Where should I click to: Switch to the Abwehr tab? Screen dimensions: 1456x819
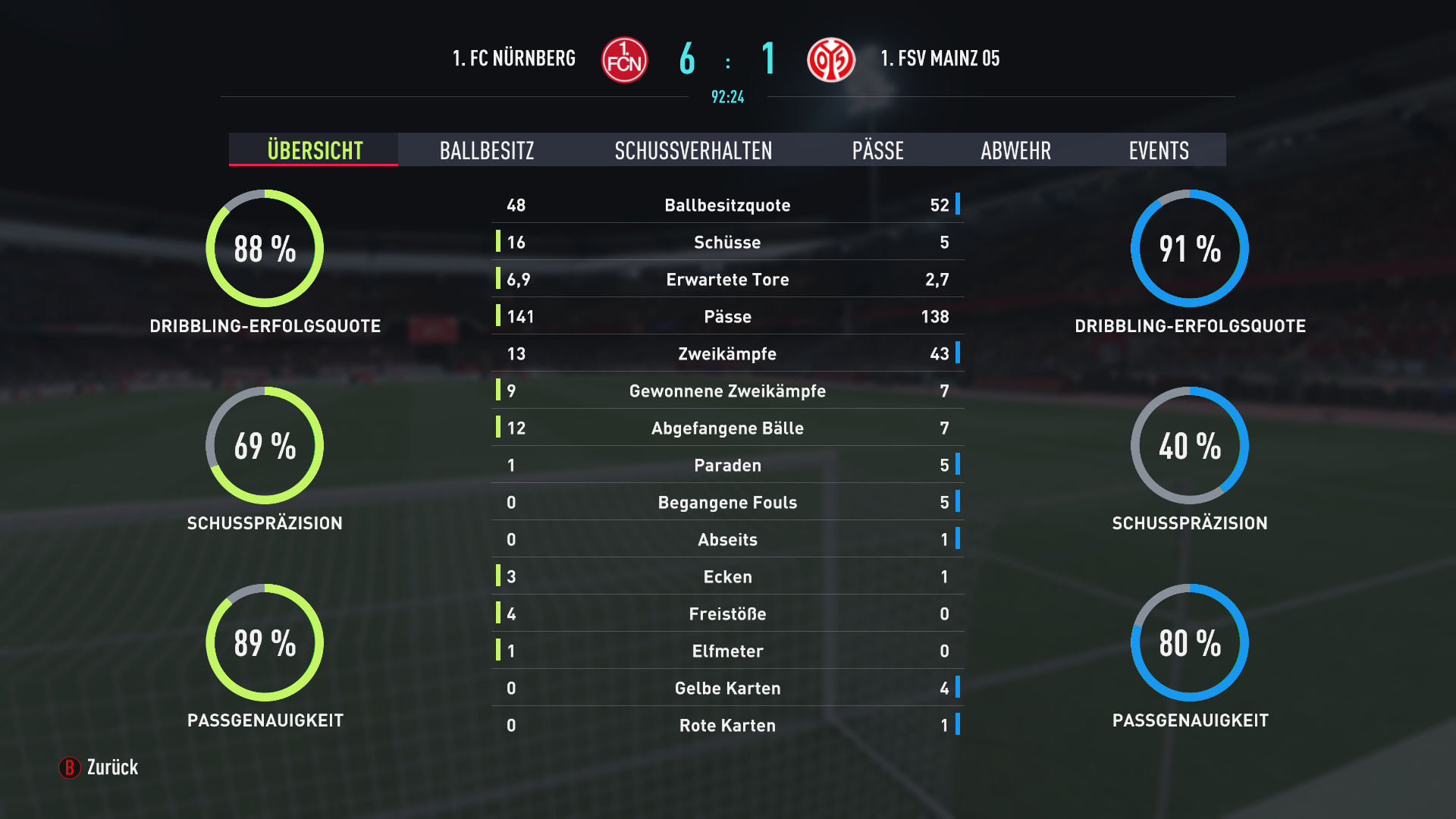pyautogui.click(x=1015, y=150)
